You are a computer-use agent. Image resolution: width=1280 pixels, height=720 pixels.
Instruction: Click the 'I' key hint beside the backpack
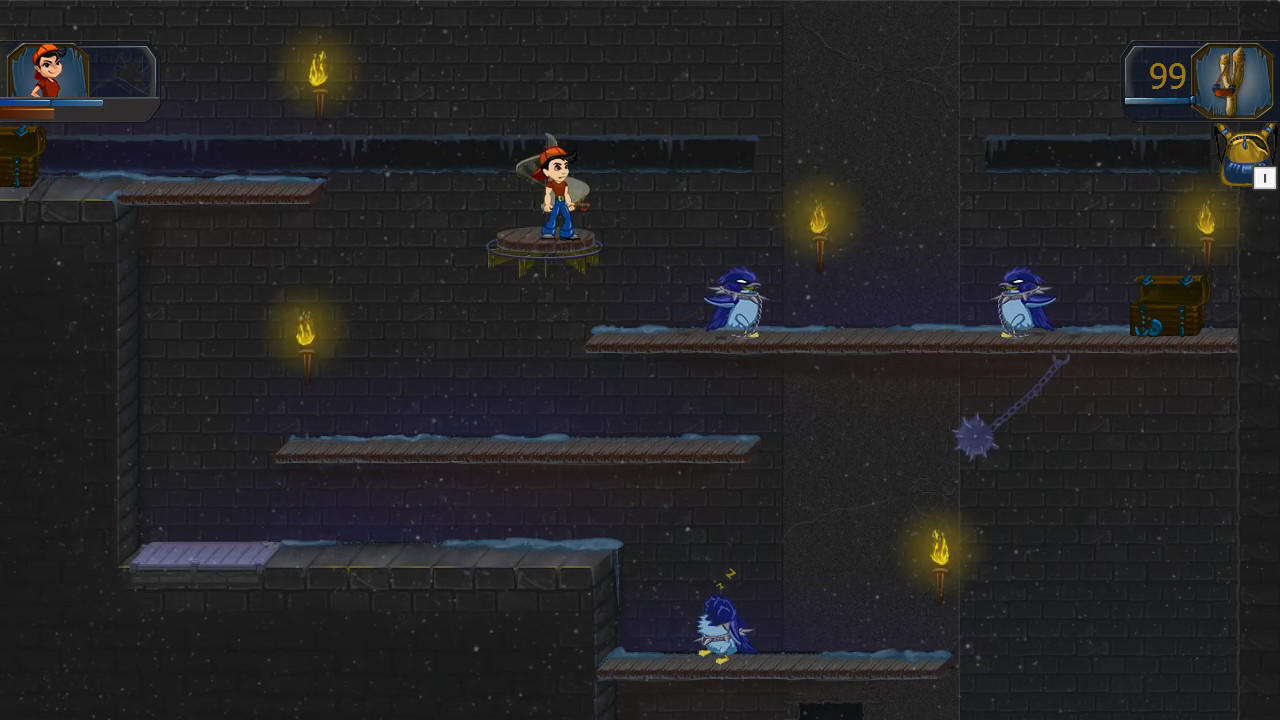[1265, 178]
